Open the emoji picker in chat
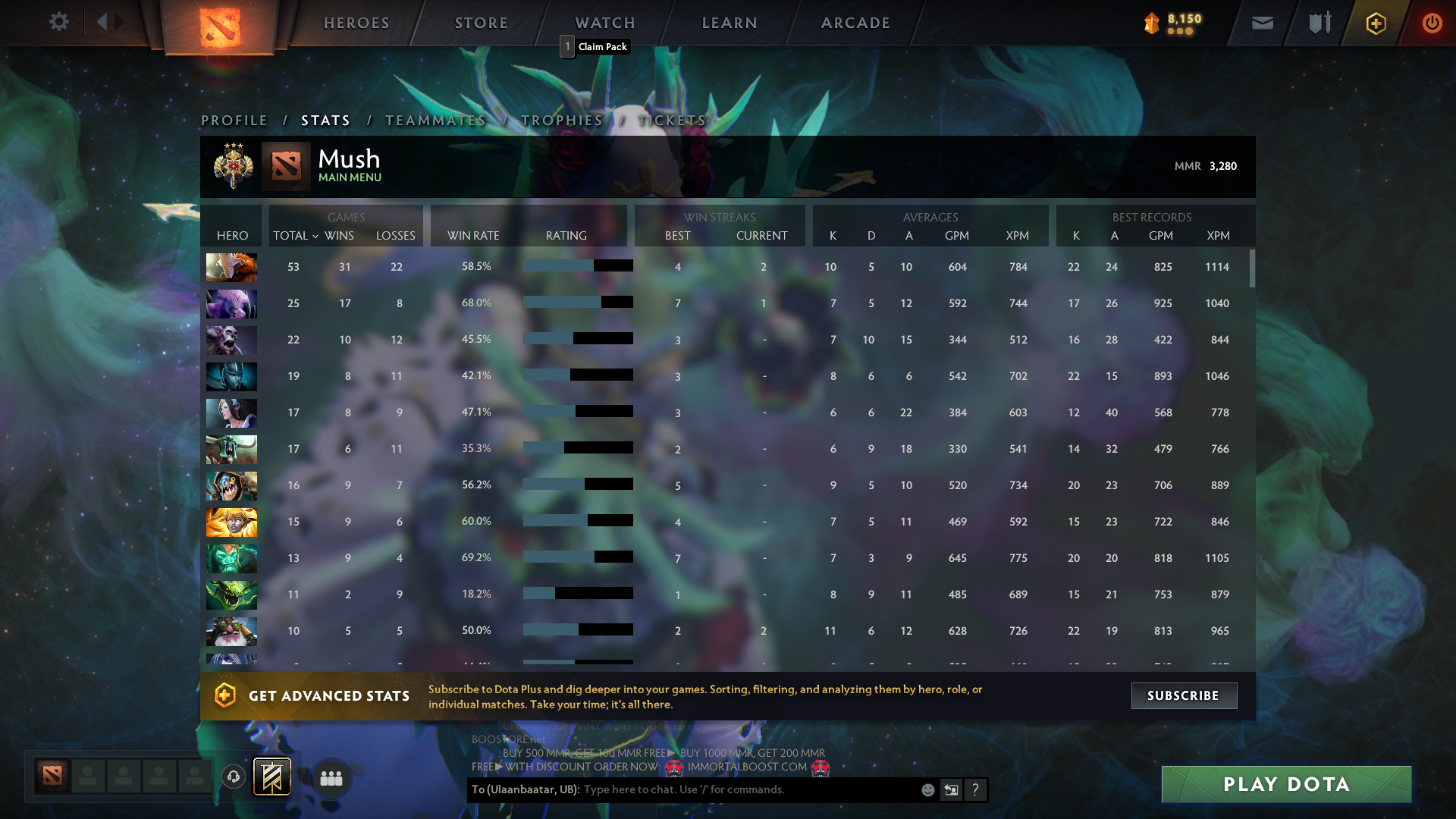 [x=928, y=789]
